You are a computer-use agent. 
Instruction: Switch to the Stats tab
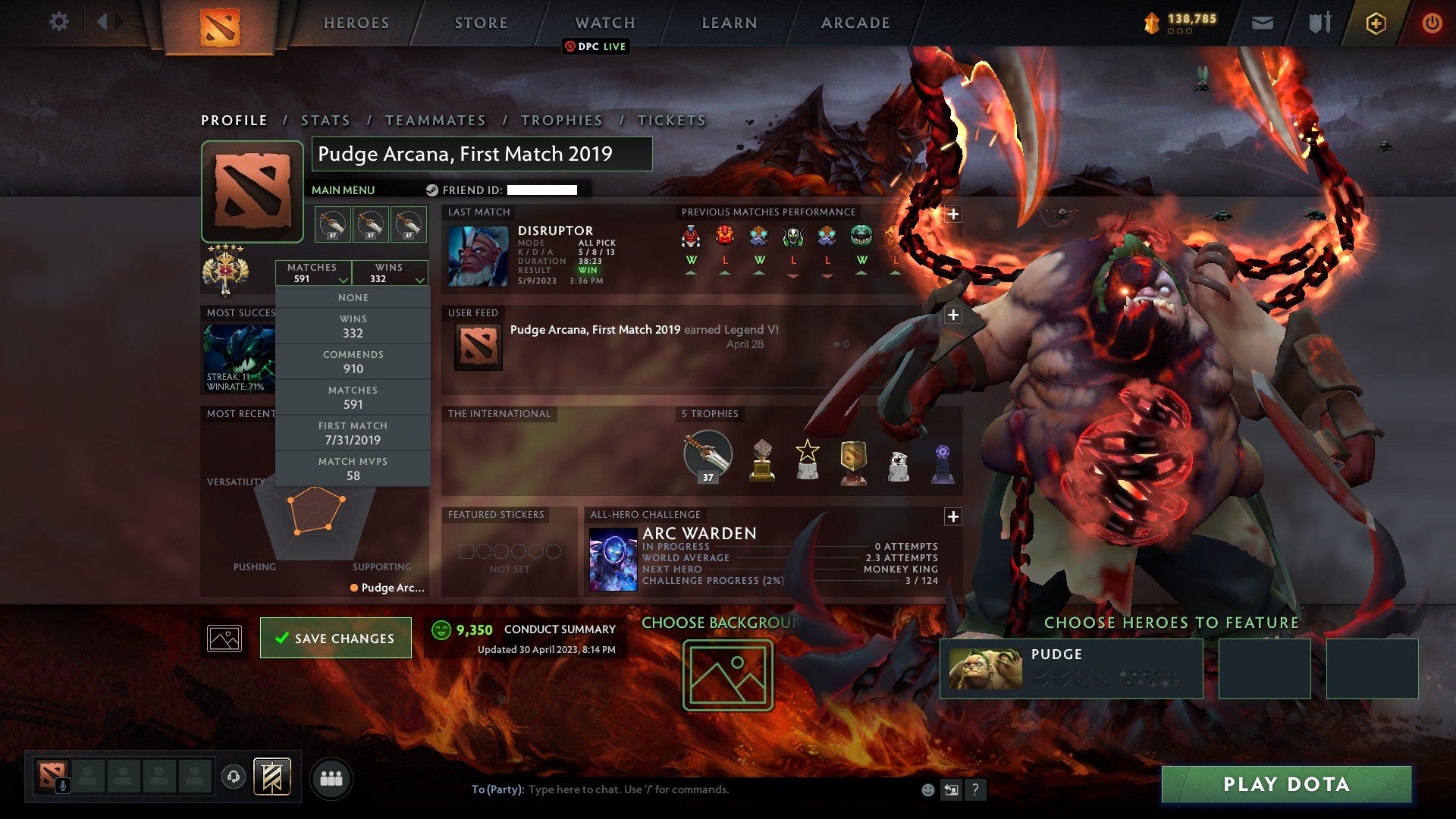pos(325,120)
